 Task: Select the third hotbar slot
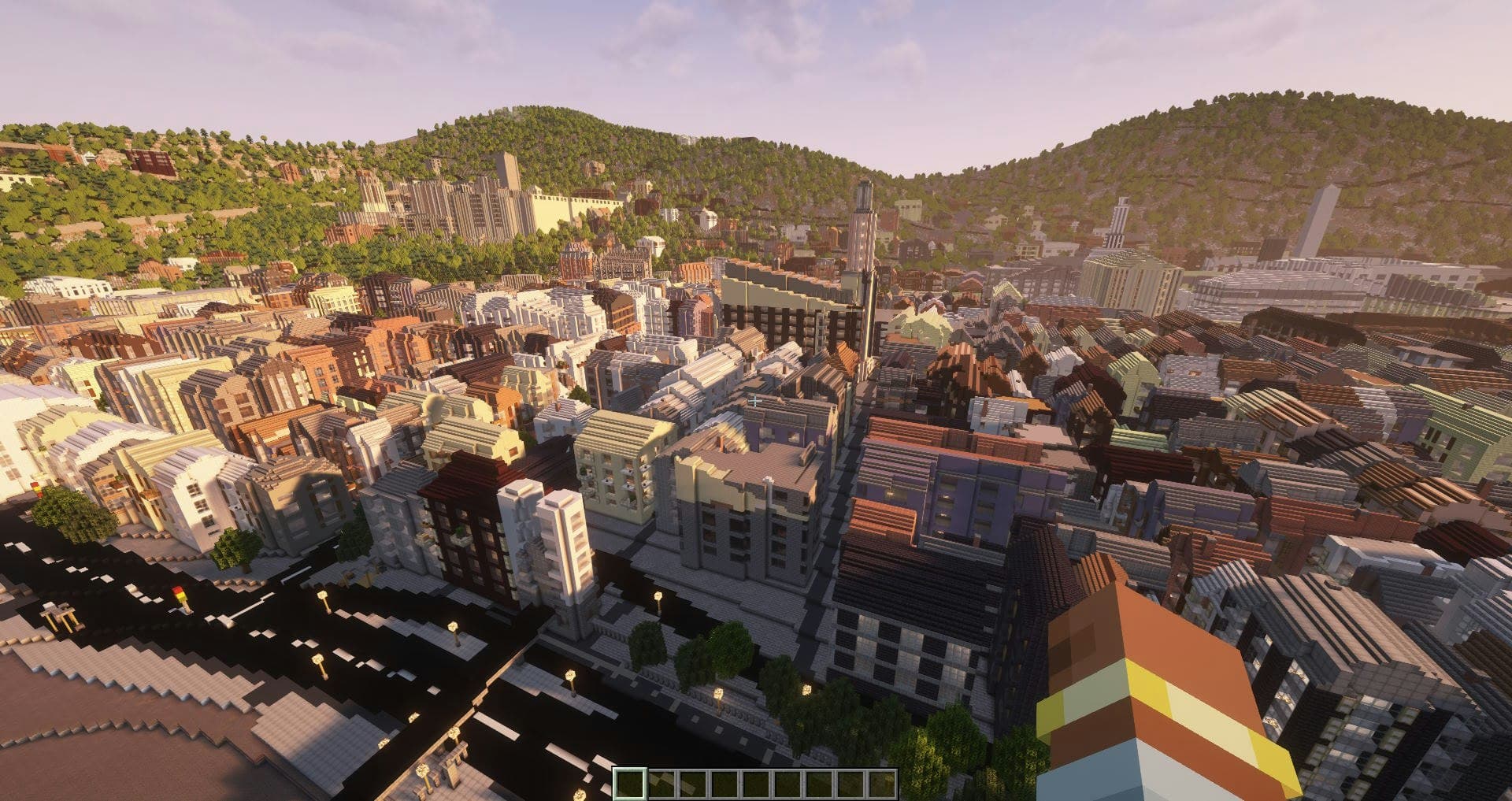pos(694,783)
